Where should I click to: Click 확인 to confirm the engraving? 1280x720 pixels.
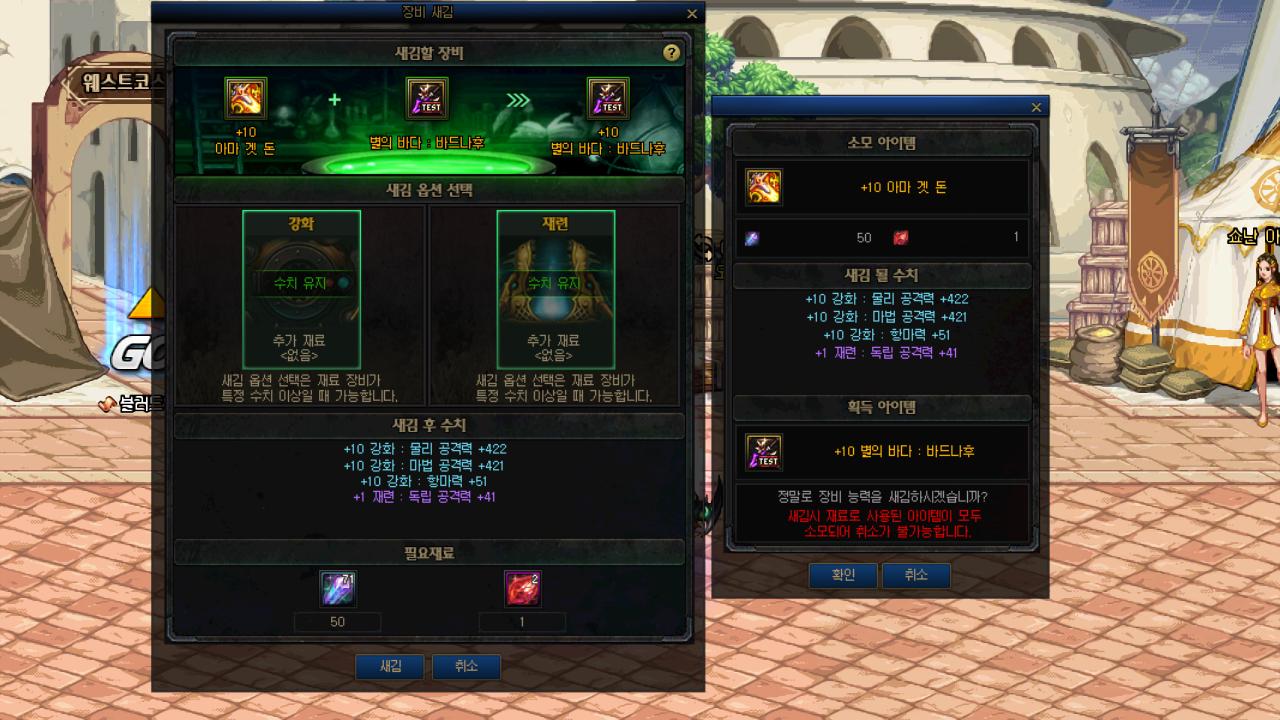tap(842, 575)
